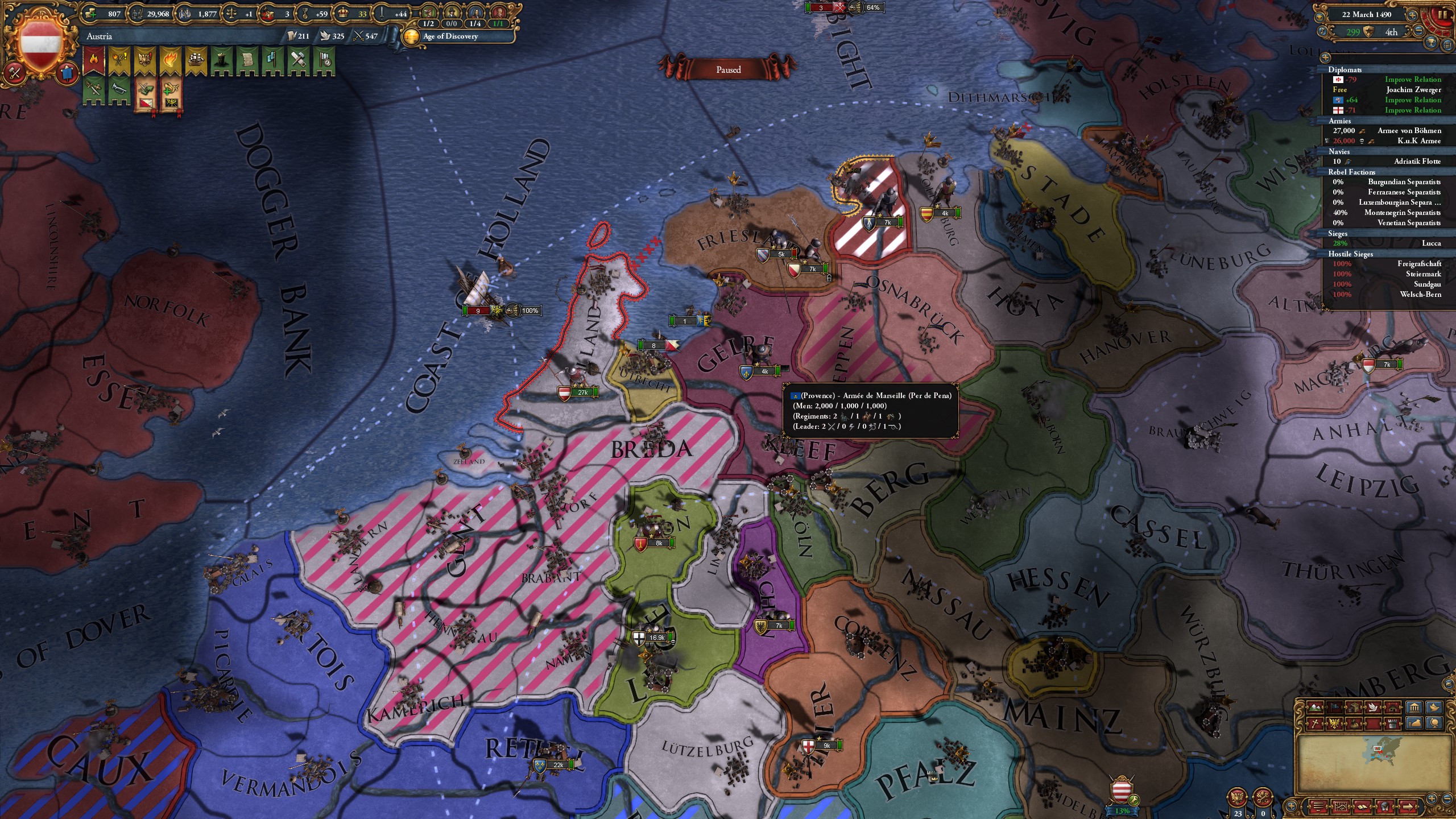The height and width of the screenshot is (819, 1456).
Task: Select the Armee von Böhmen entry
Action: (x=1410, y=131)
